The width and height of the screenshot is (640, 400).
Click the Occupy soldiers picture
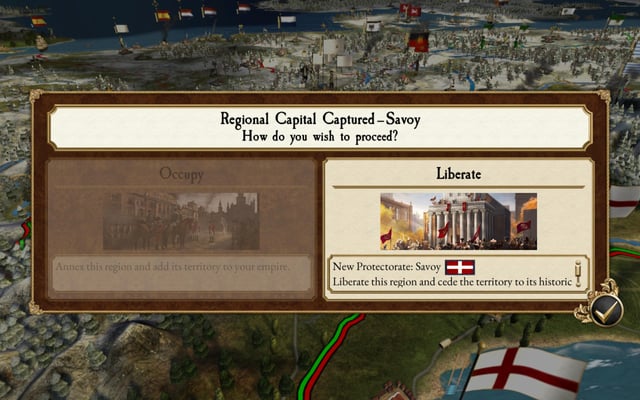pyautogui.click(x=181, y=221)
